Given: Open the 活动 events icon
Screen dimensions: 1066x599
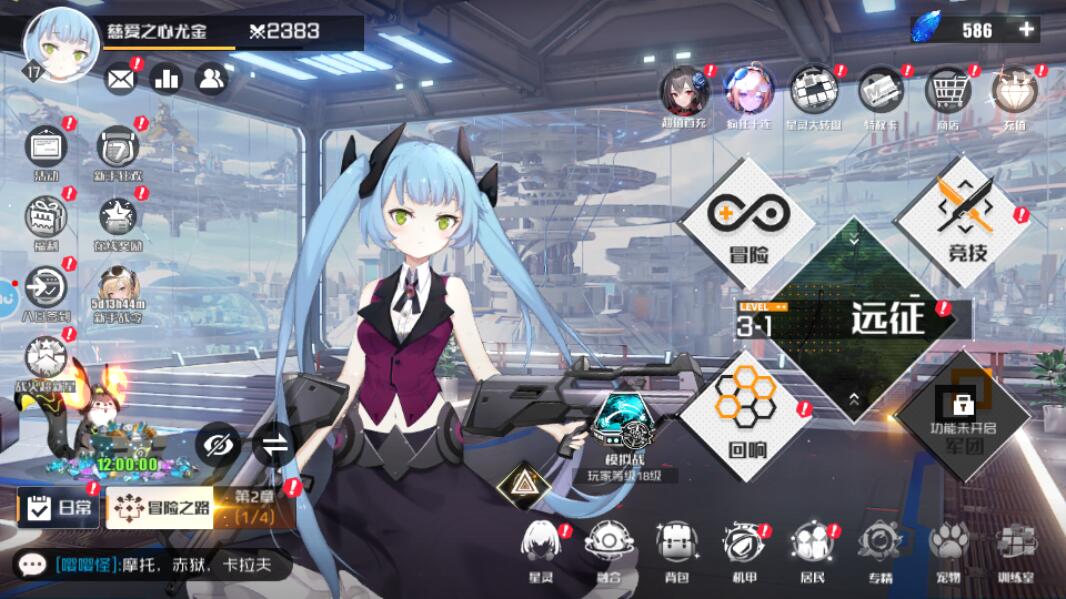Looking at the screenshot, I should pos(46,152).
